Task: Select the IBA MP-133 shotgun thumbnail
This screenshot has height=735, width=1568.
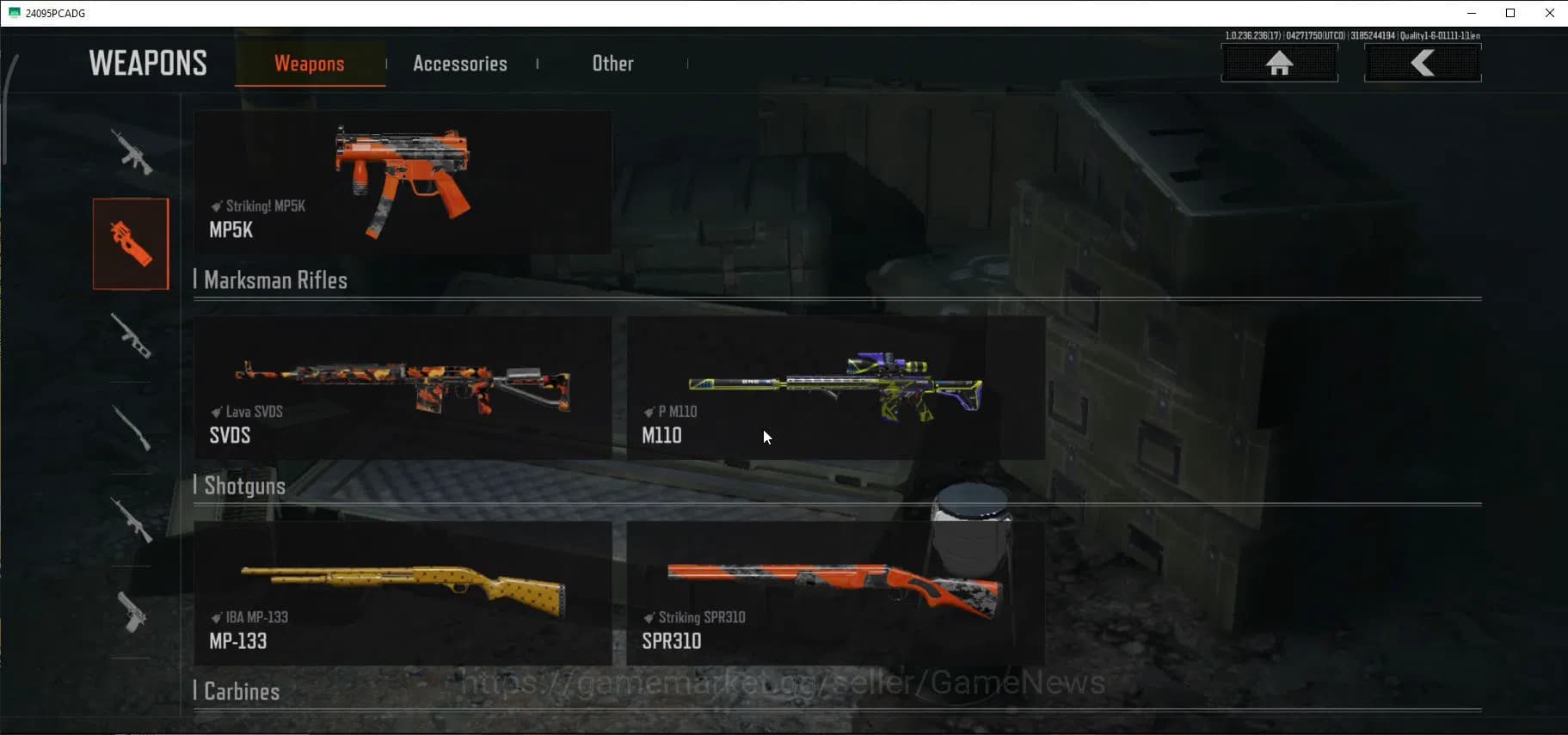Action: [403, 593]
